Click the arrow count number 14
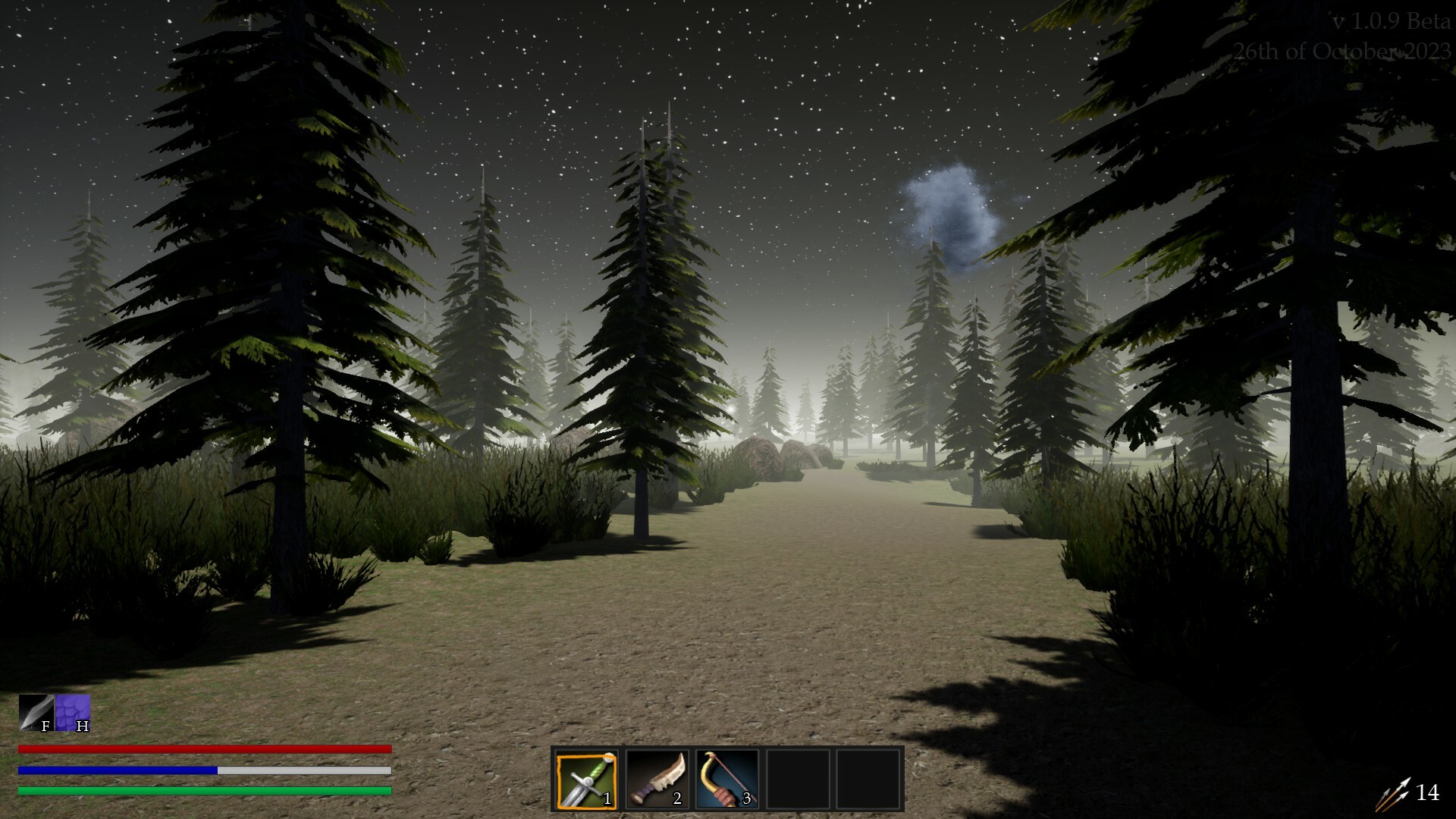This screenshot has width=1456, height=819. click(x=1429, y=793)
